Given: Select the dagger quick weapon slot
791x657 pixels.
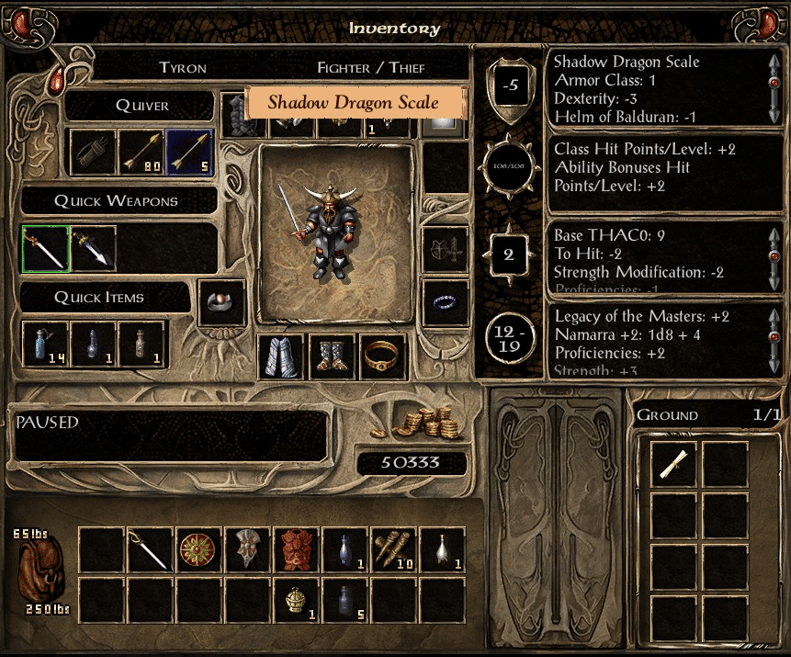Looking at the screenshot, I should [94, 249].
